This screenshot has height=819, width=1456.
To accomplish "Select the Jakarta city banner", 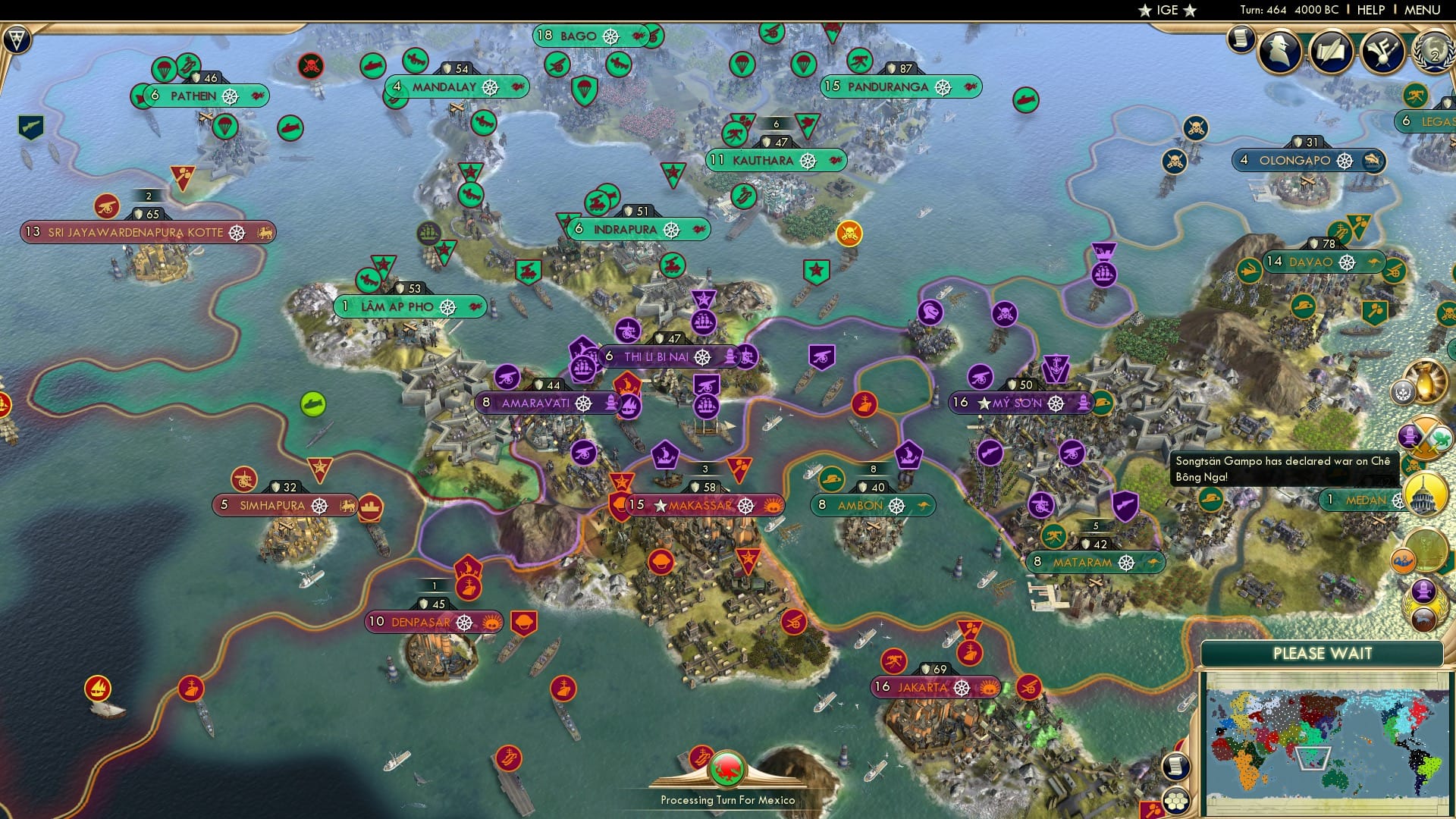I will [x=935, y=686].
